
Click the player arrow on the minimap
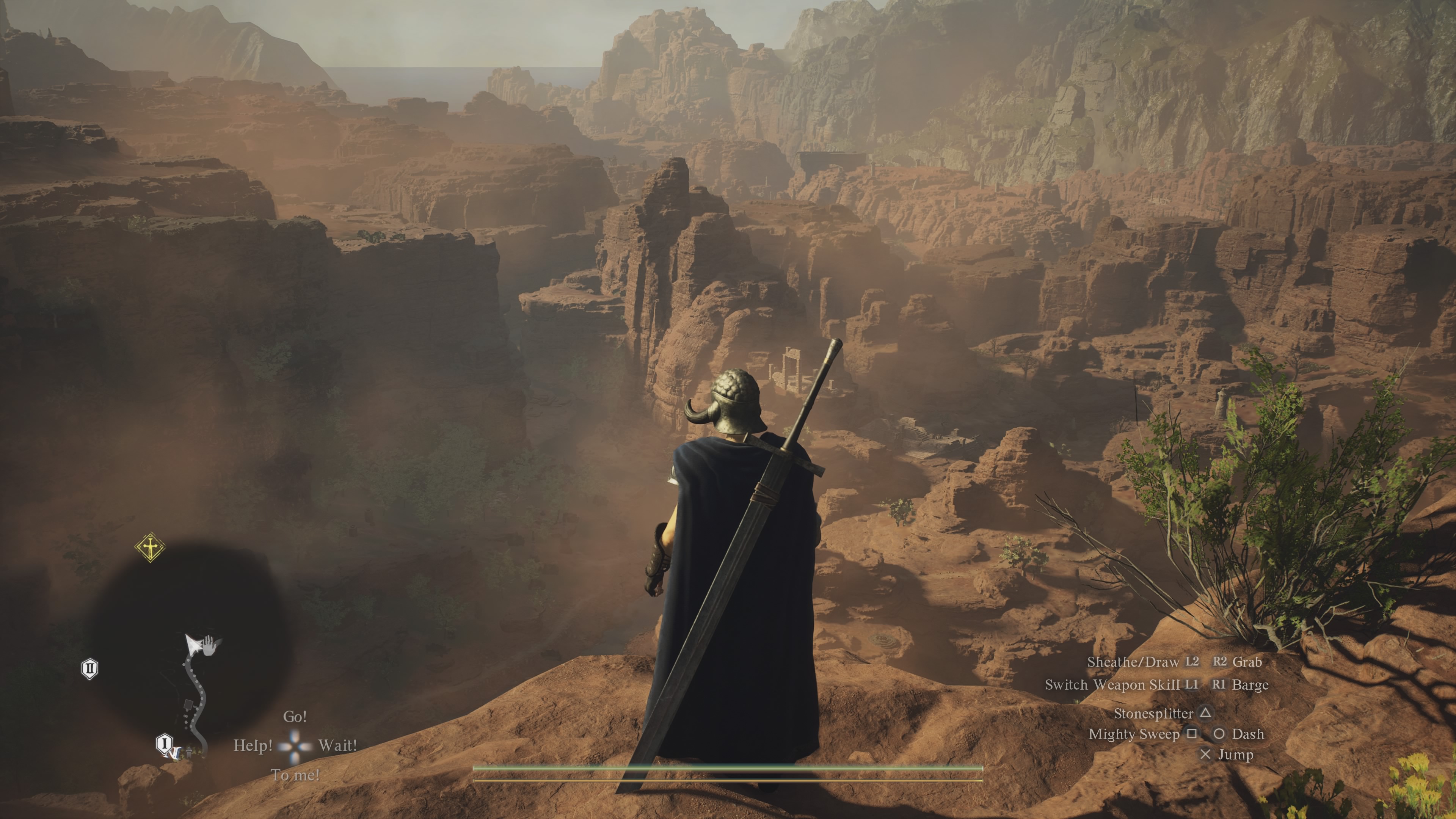coord(193,643)
